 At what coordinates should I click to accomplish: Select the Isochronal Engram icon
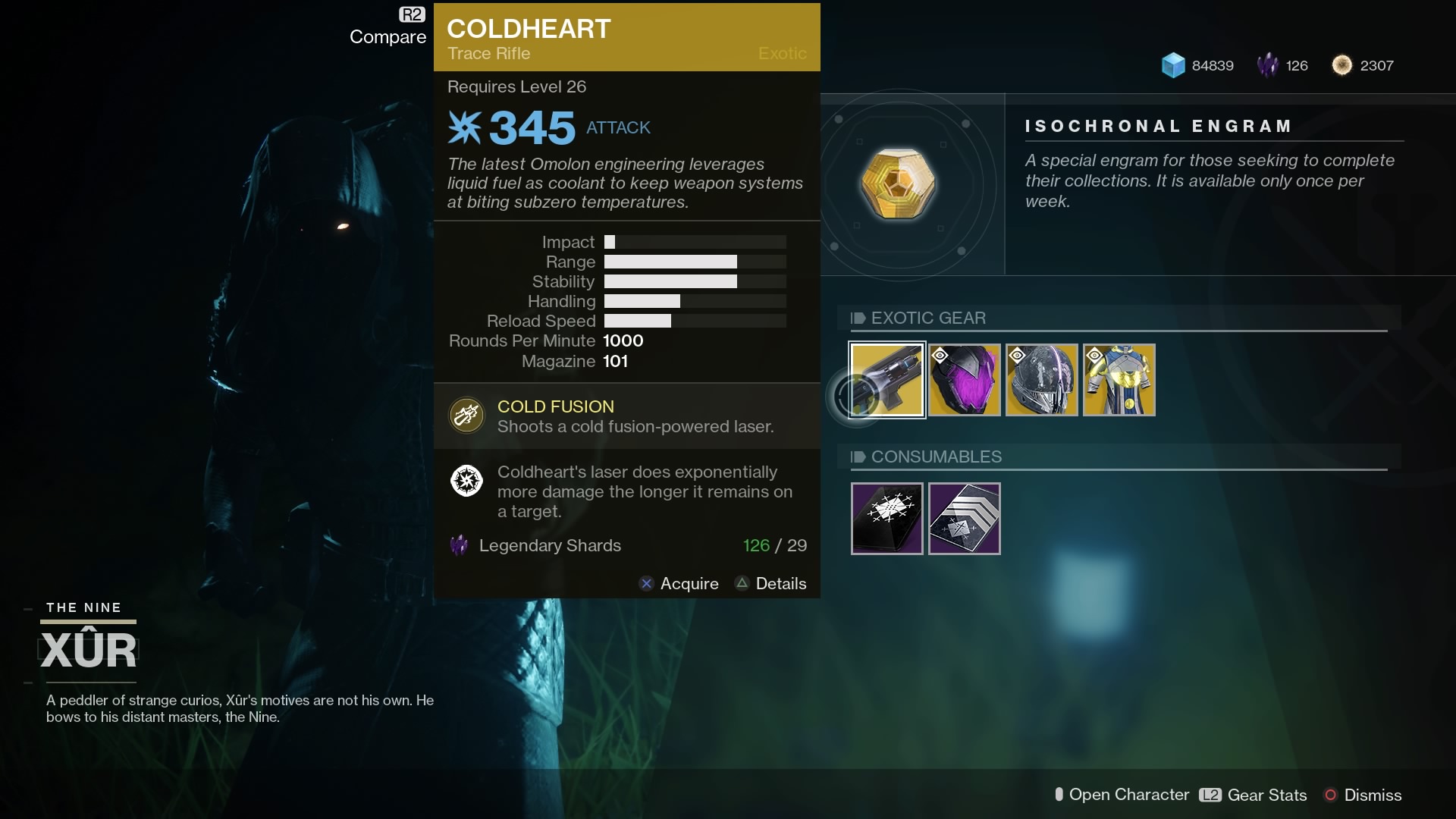898,183
